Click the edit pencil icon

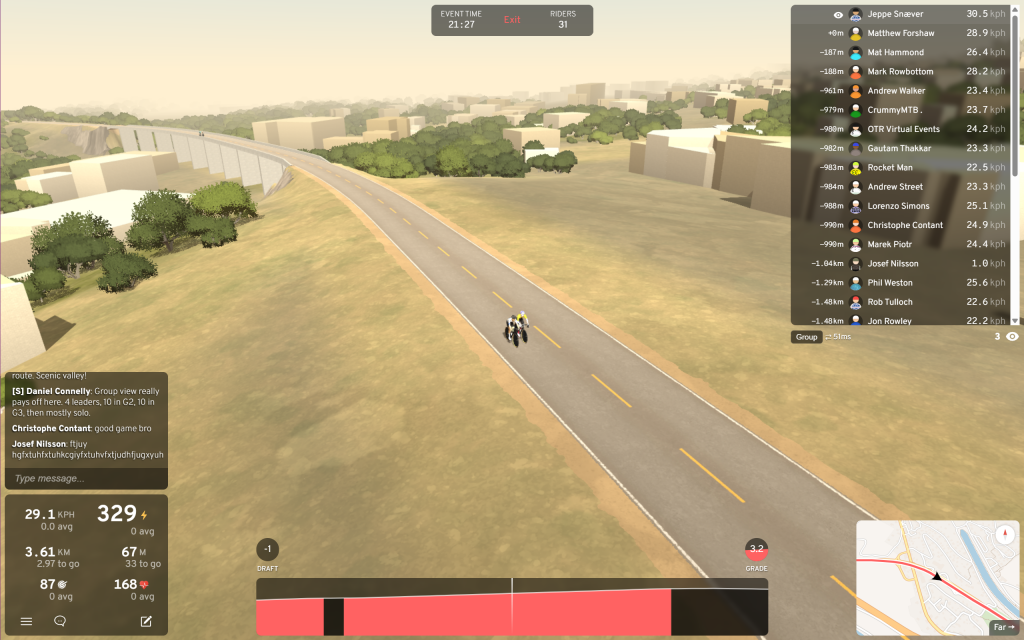click(x=146, y=621)
